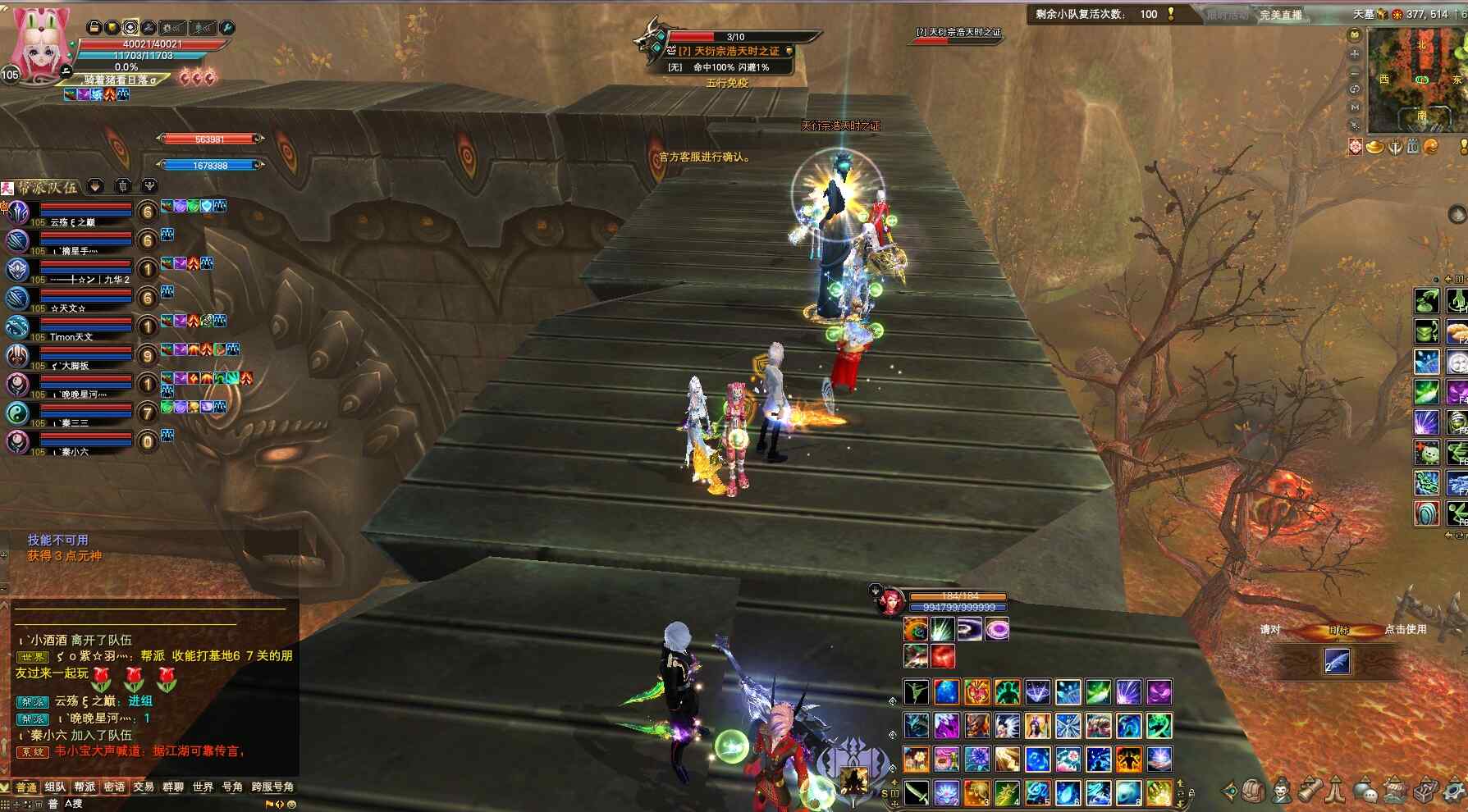Click the pink-haired player portrait
Viewport: 1468px width, 812px height.
pyautogui.click(x=39, y=45)
